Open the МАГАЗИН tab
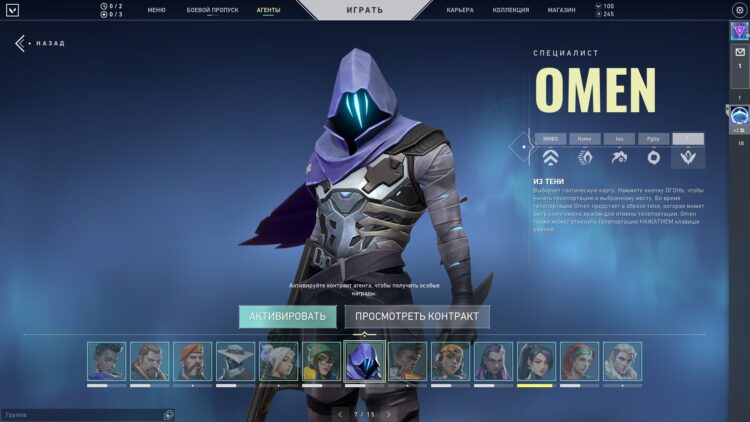Viewport: 750px width, 422px height. 562,10
